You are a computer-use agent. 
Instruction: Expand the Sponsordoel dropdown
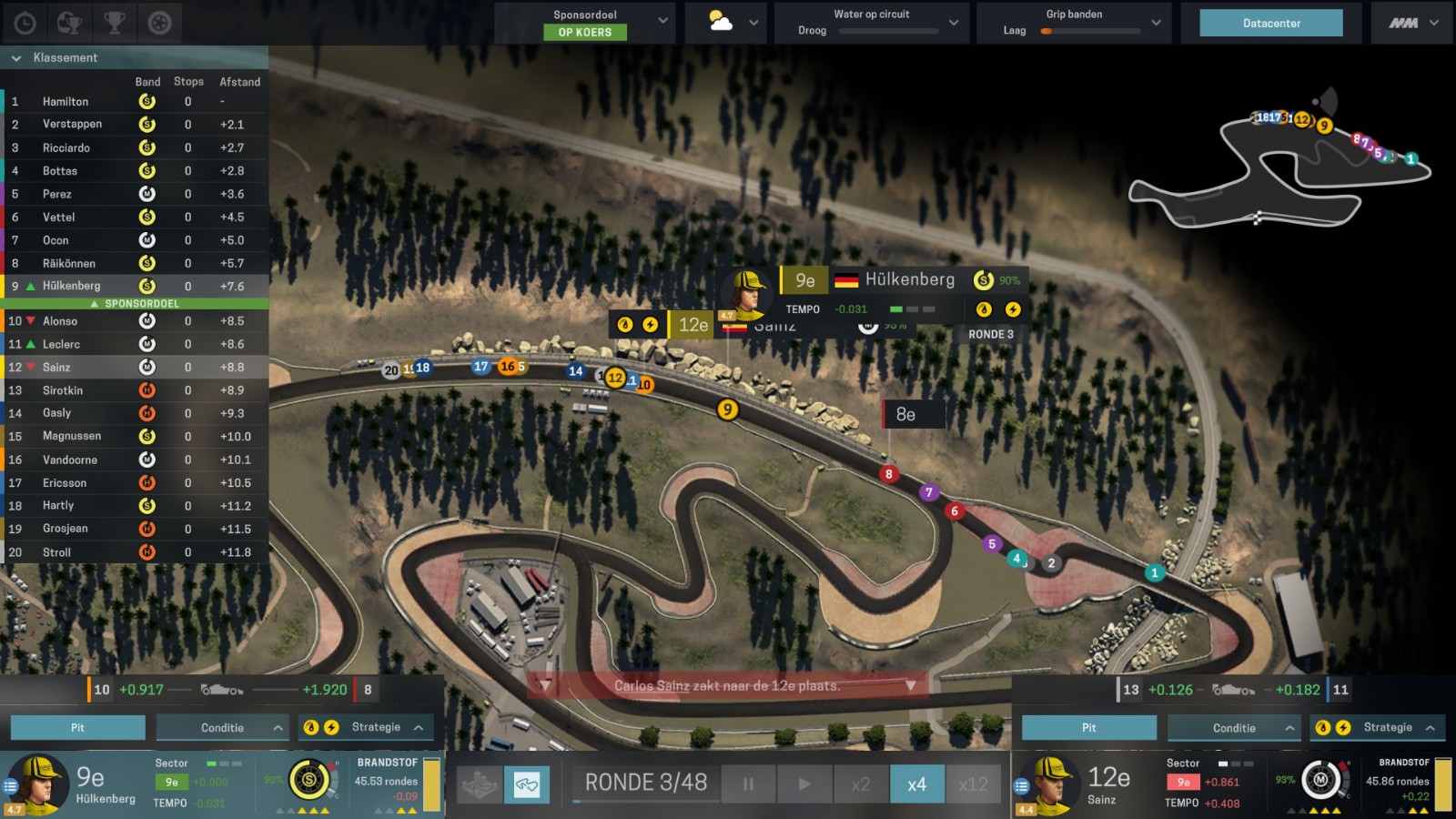pos(662,22)
